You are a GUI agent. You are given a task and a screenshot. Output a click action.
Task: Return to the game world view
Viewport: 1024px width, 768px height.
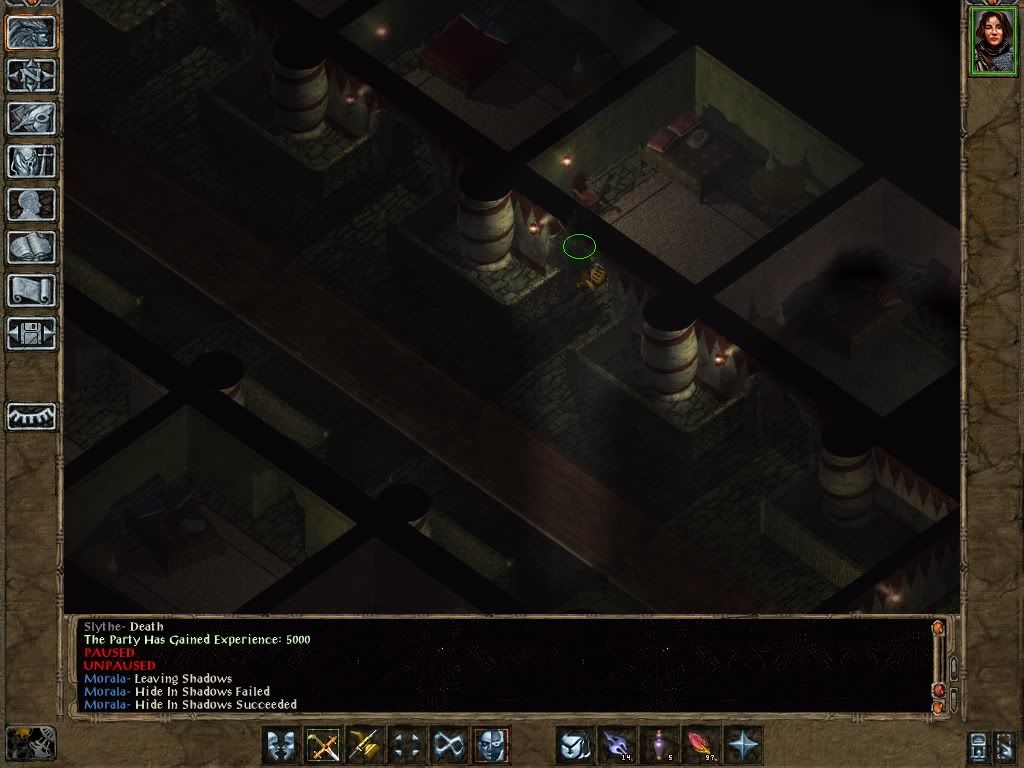pyautogui.click(x=31, y=32)
